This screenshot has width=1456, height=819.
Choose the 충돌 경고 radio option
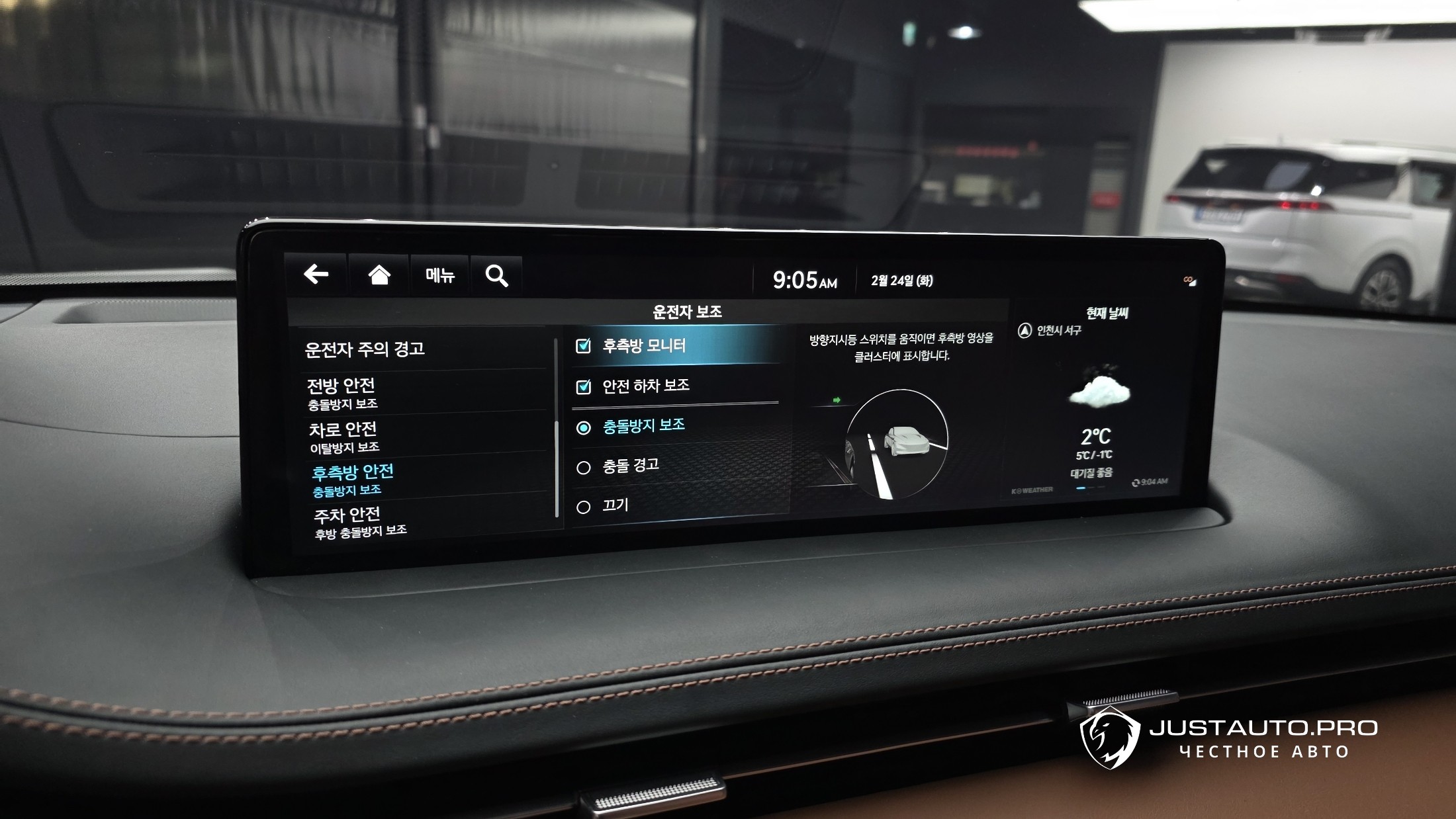point(583,468)
